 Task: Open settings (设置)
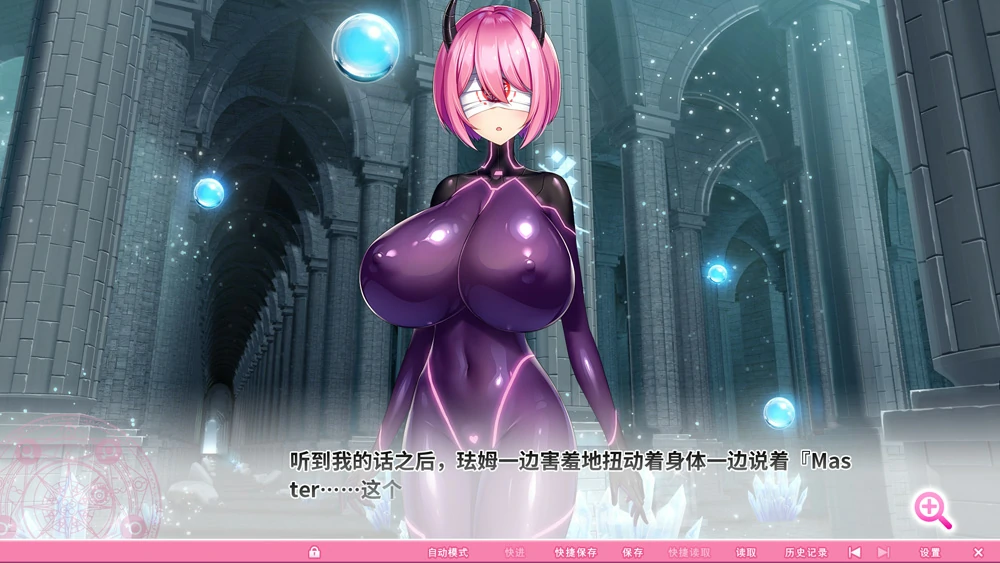(x=930, y=552)
